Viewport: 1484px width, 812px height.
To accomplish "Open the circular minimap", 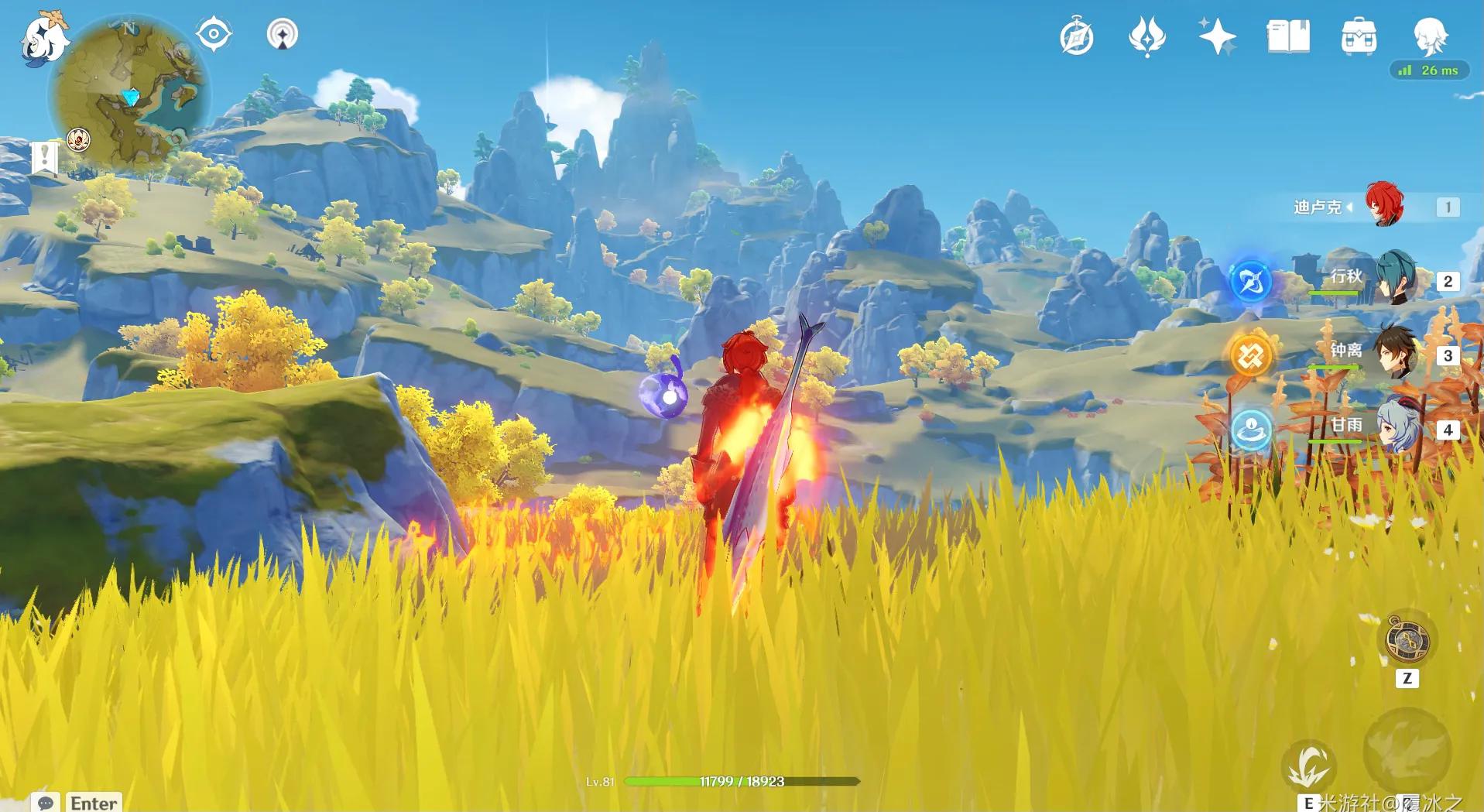I will [x=129, y=93].
